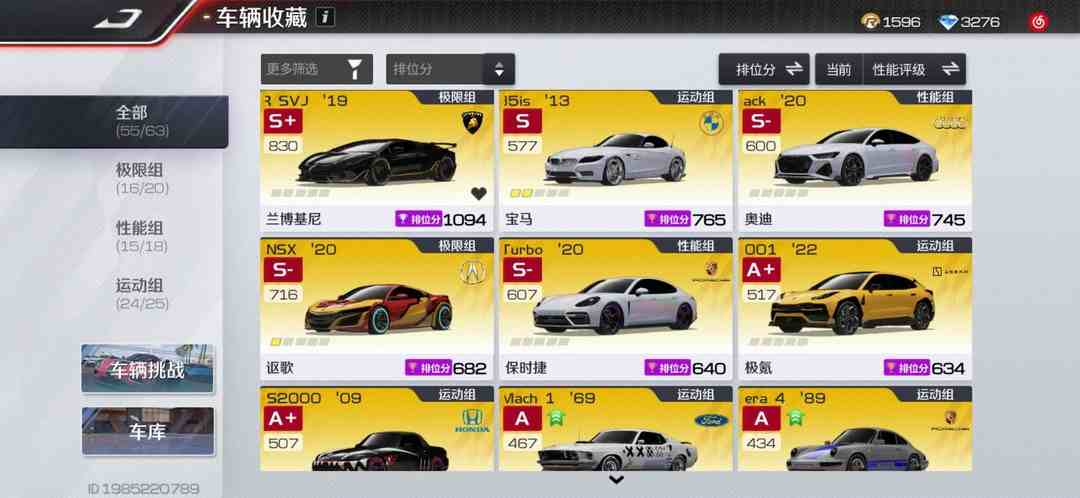Open the 车库 garage
Viewport: 1080px width, 498px height.
148,431
